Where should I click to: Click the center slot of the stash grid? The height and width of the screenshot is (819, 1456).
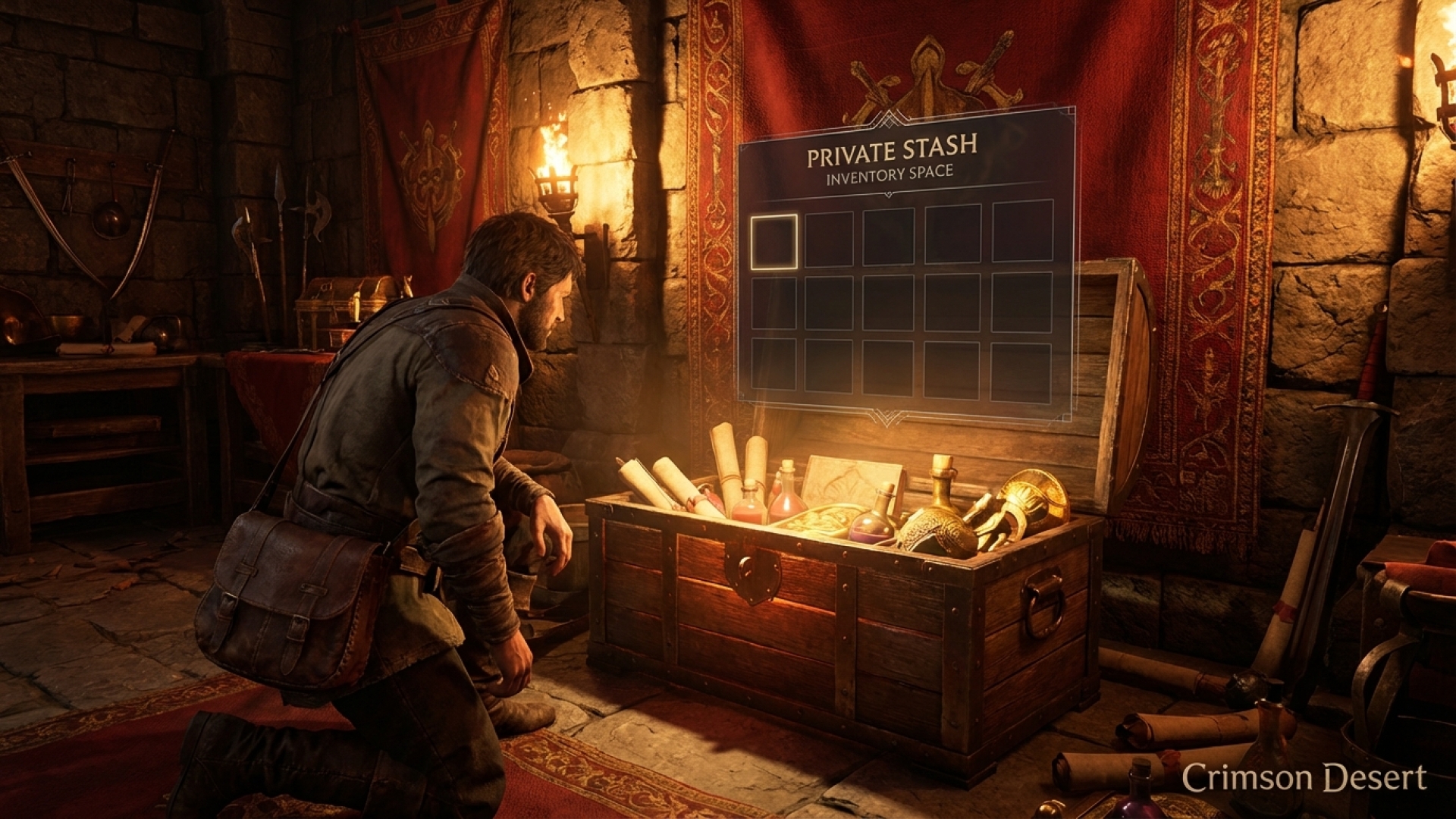pos(887,301)
